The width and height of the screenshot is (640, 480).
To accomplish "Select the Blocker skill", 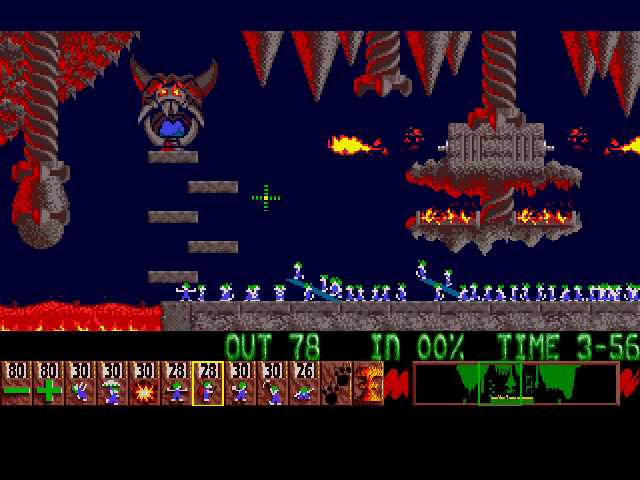I will [x=176, y=384].
